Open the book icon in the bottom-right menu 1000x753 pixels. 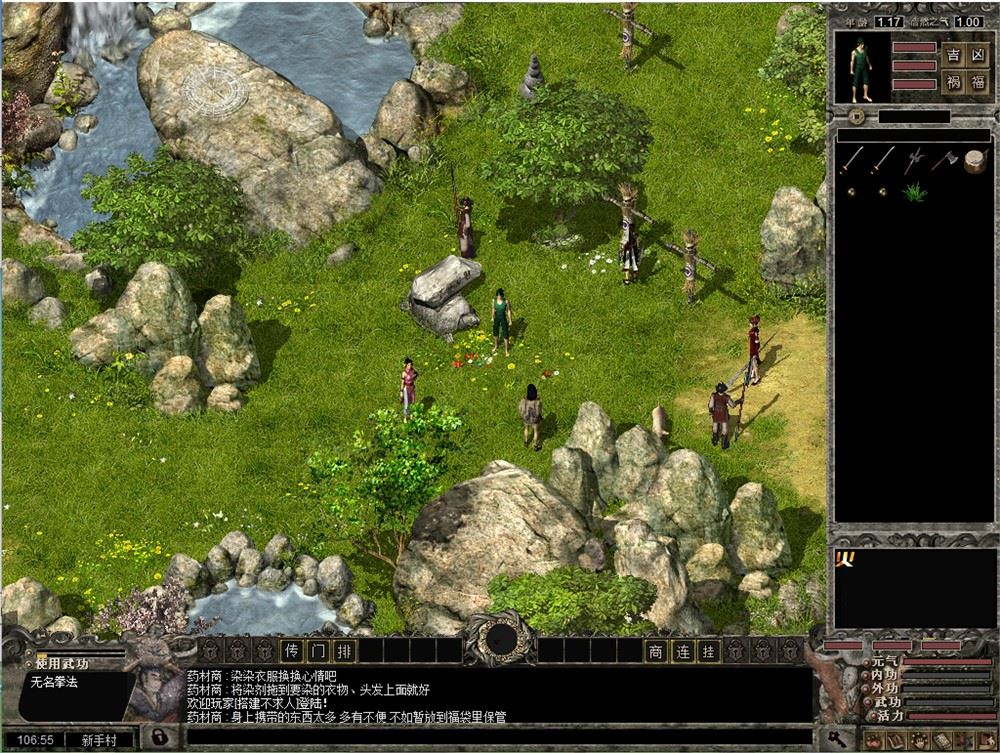coord(893,741)
